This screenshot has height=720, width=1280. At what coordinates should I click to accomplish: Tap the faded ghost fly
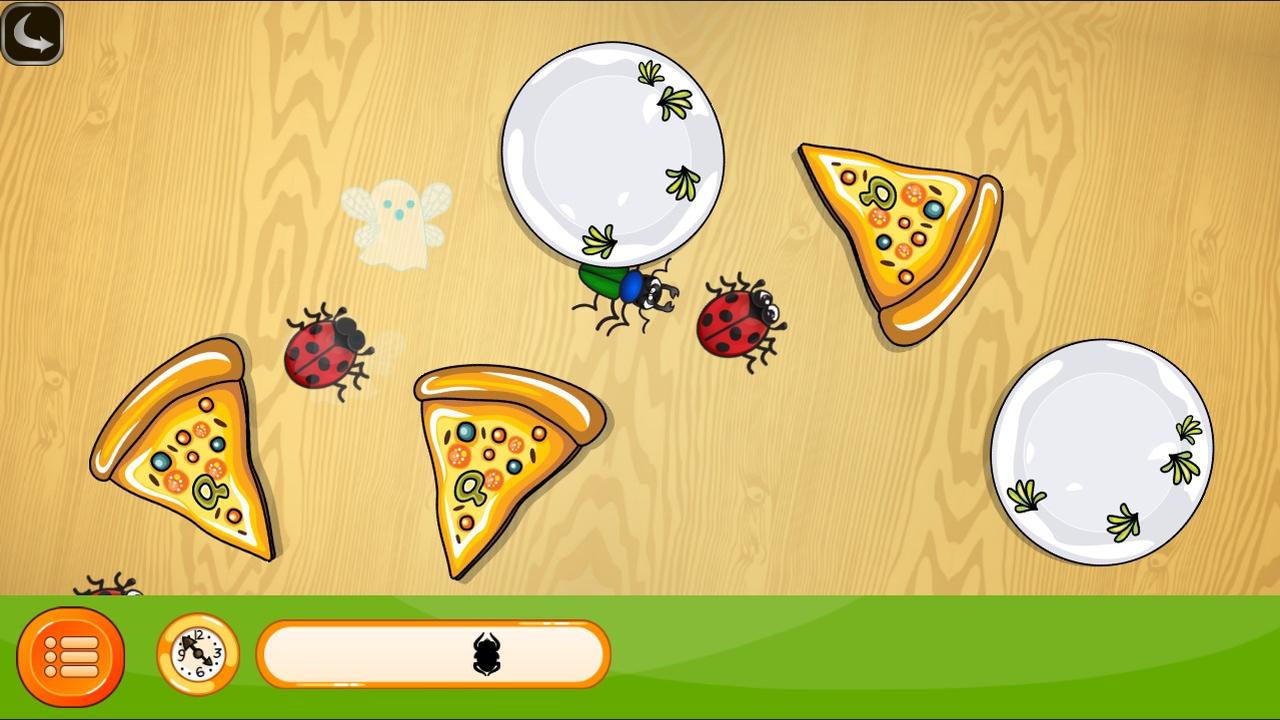[x=398, y=225]
